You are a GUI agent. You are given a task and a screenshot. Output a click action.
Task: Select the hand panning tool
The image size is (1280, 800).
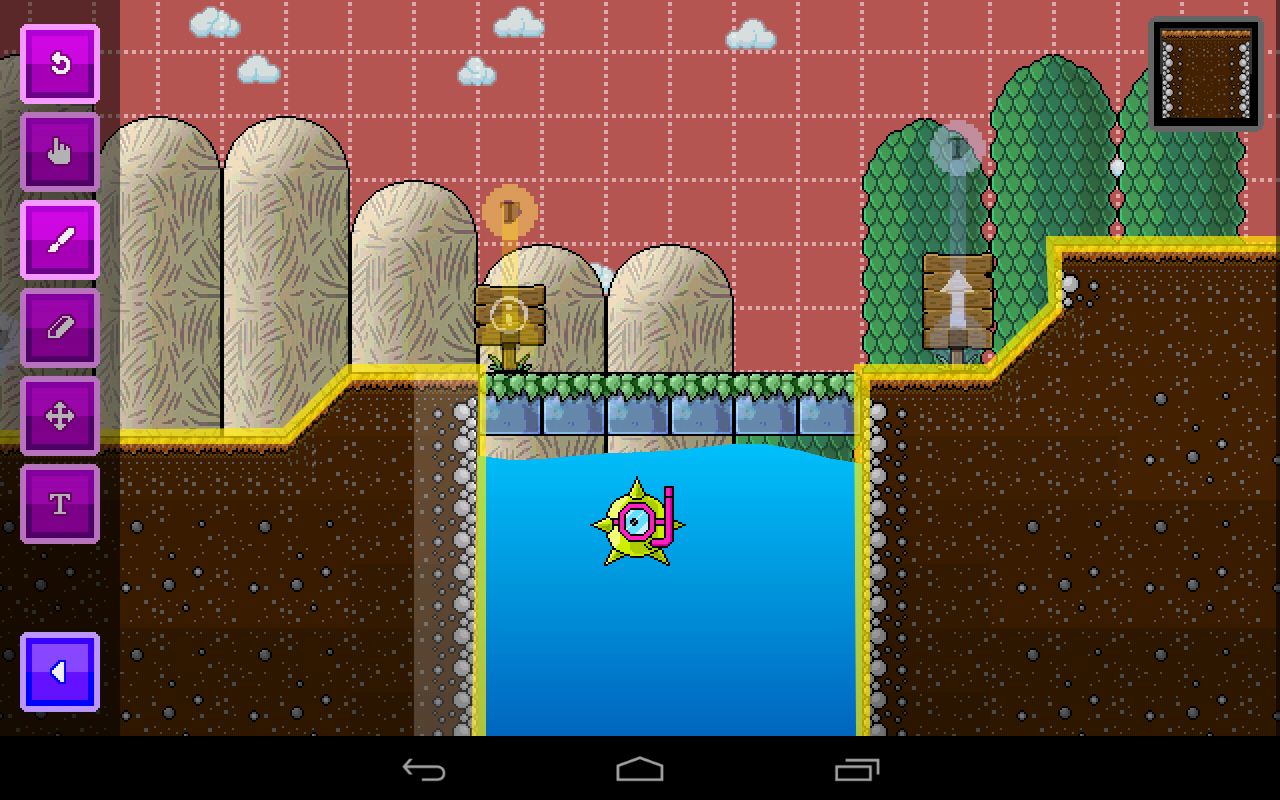pos(59,152)
